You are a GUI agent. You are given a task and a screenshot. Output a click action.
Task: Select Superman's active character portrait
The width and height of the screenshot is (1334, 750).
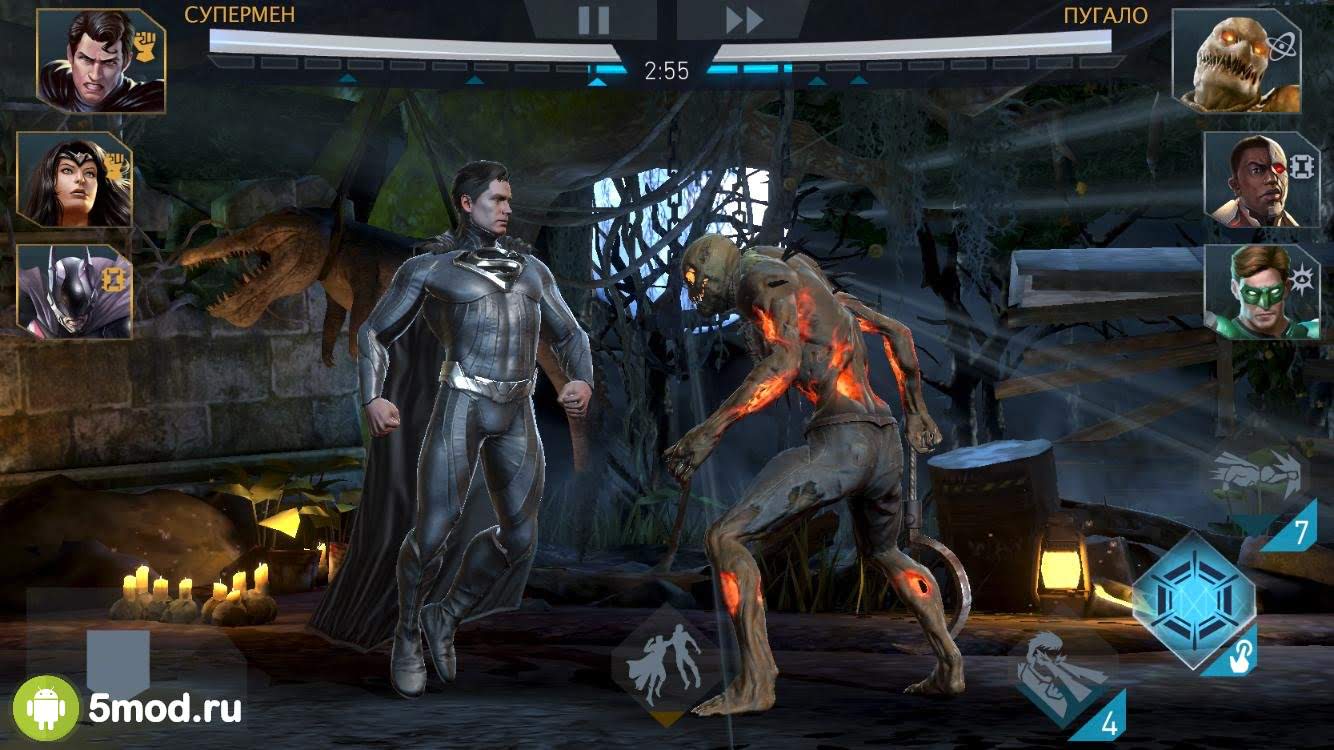pos(101,60)
